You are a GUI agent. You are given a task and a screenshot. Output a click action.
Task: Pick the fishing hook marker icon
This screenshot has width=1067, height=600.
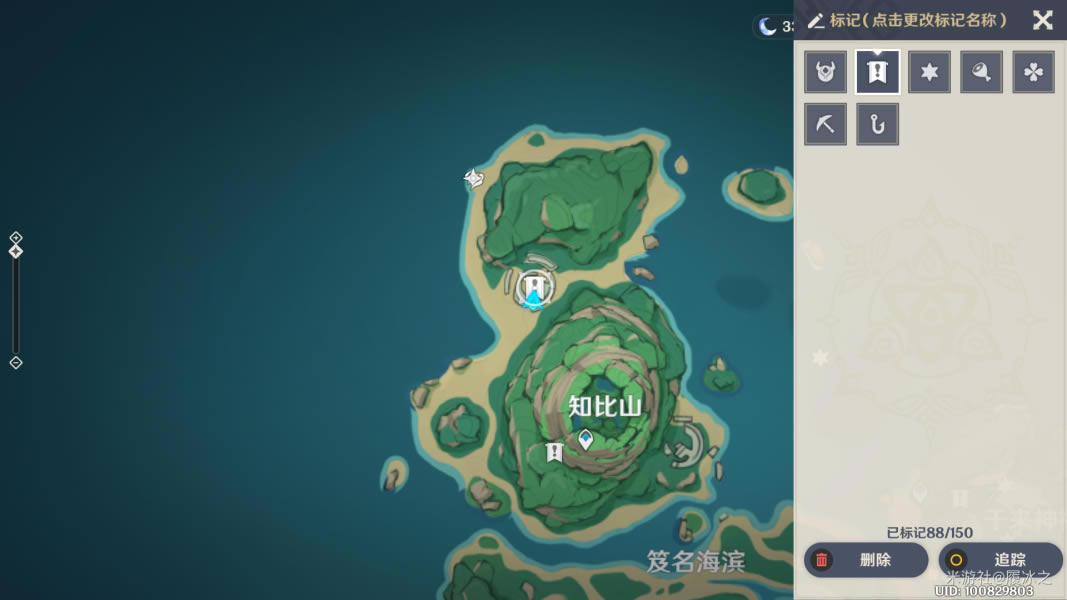(878, 124)
